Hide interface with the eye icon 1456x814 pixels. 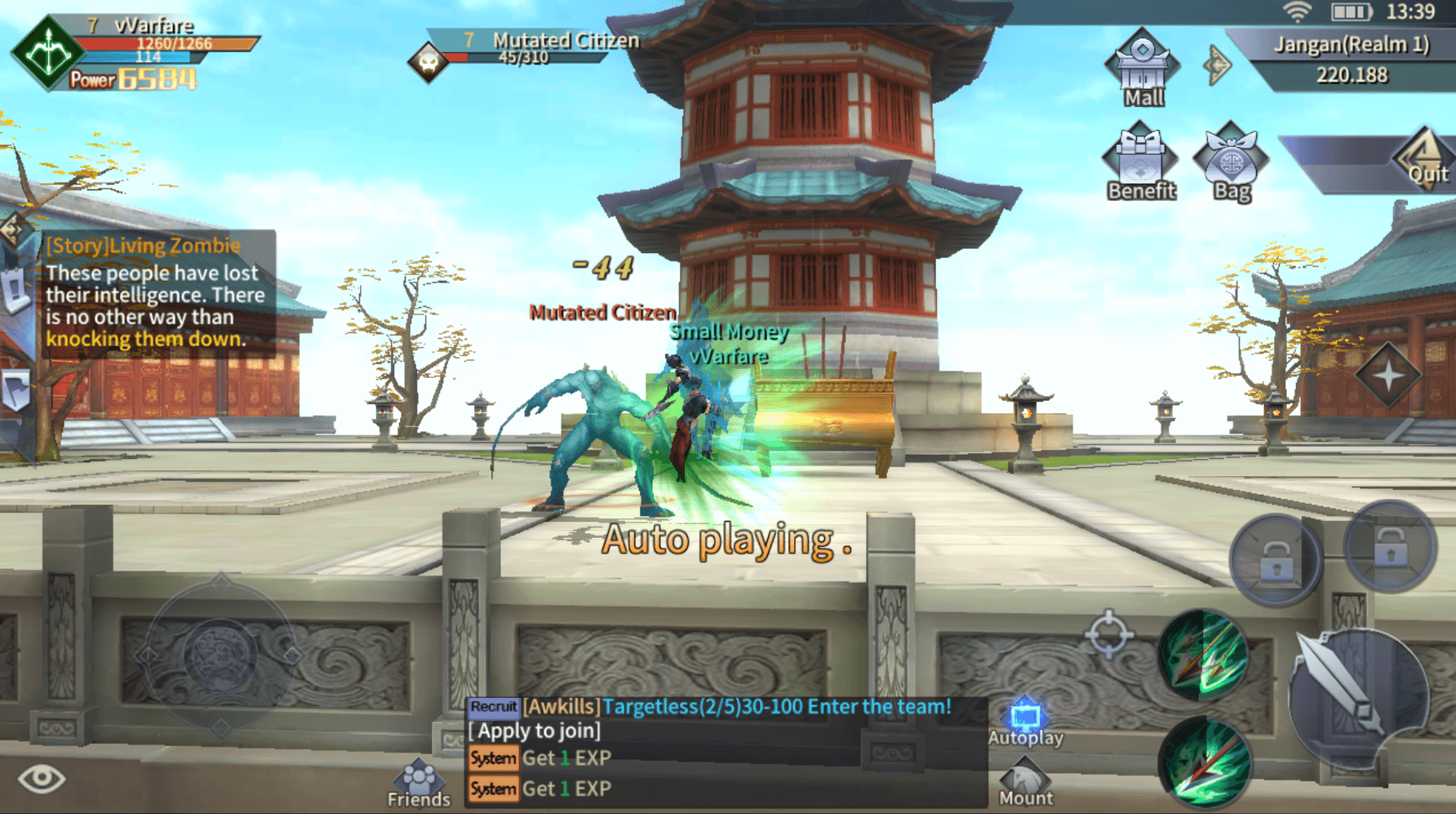pyautogui.click(x=42, y=778)
